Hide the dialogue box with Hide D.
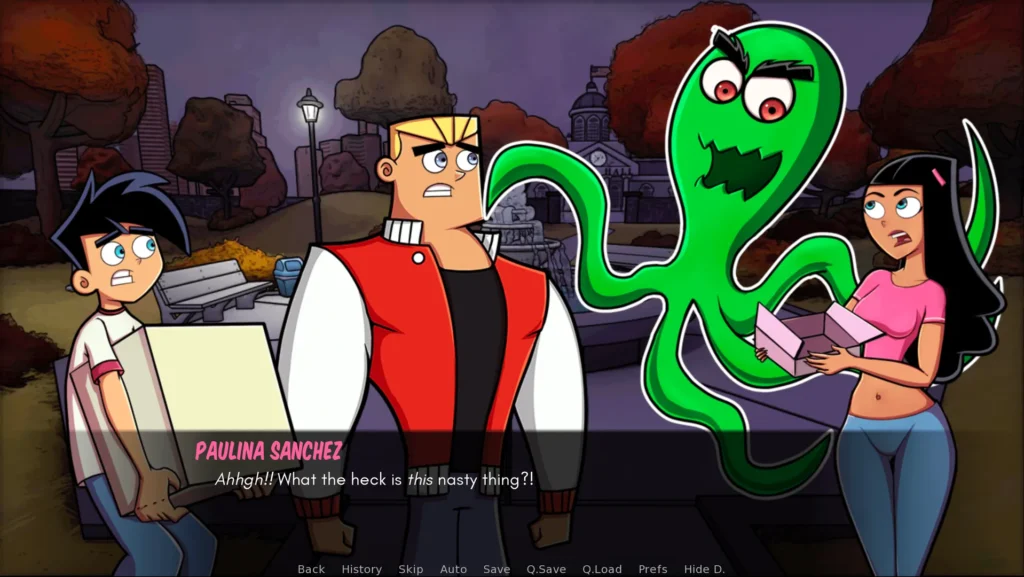1024x577 pixels. point(704,569)
